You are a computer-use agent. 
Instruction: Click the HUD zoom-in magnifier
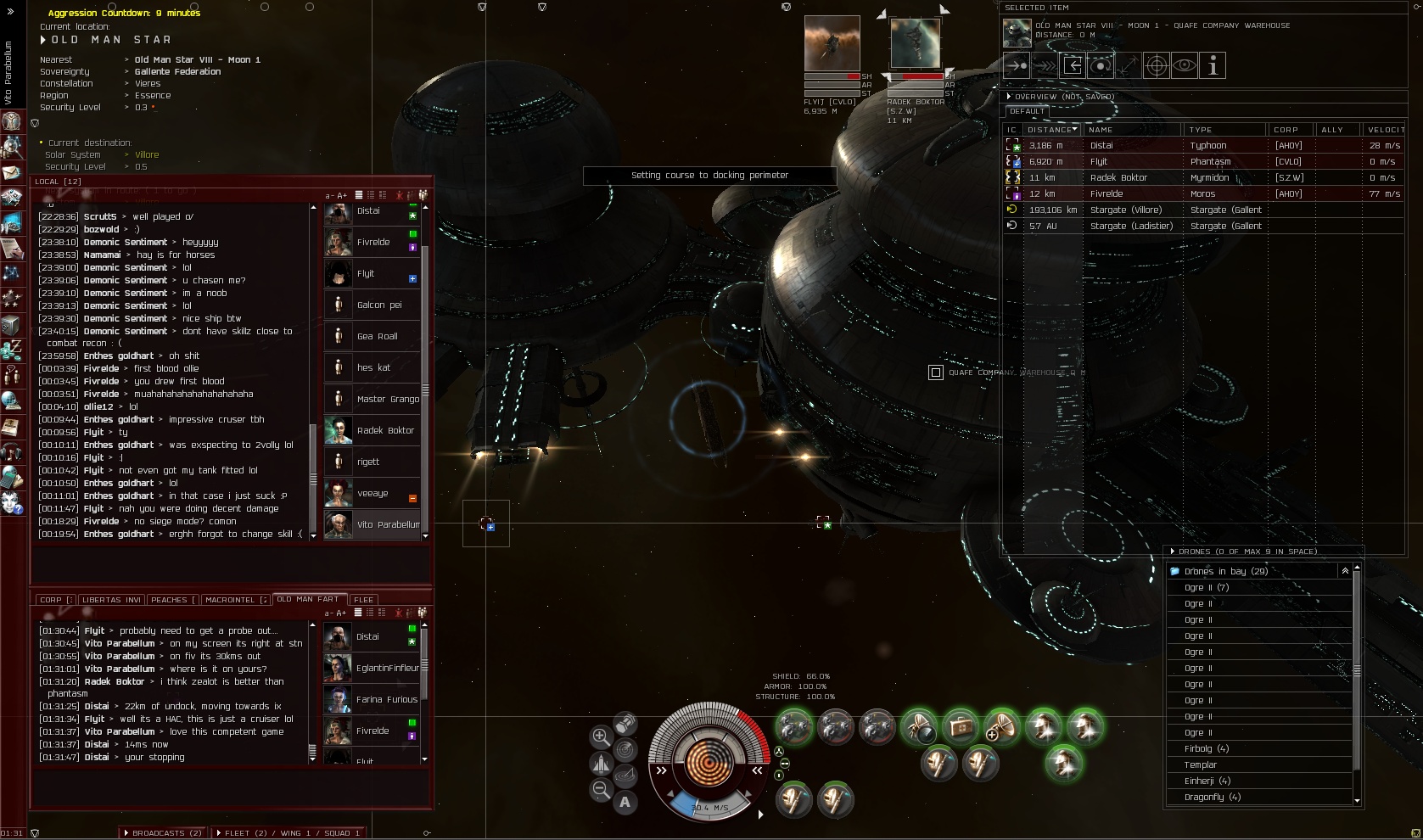click(x=601, y=736)
